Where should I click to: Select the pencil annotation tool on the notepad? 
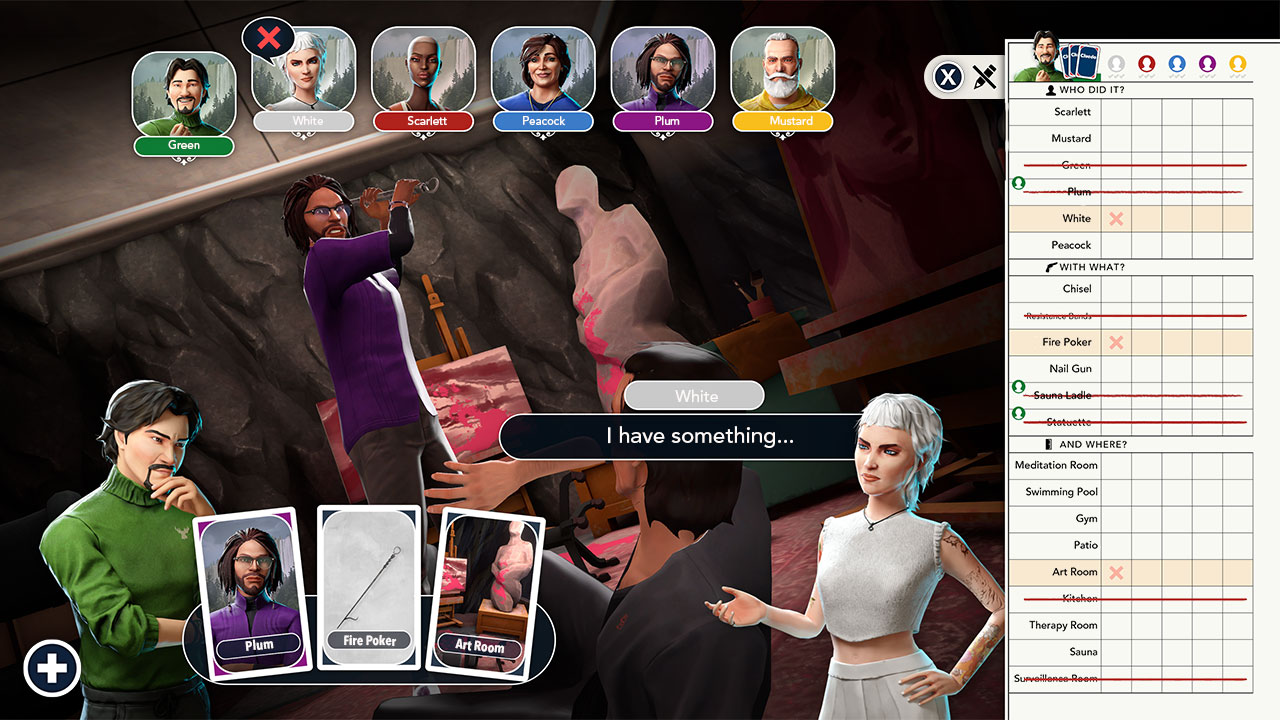(x=986, y=77)
